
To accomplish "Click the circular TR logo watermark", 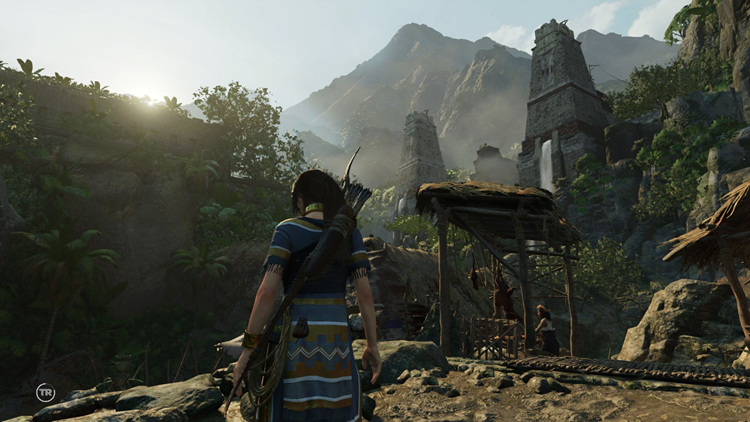I will pos(45,392).
